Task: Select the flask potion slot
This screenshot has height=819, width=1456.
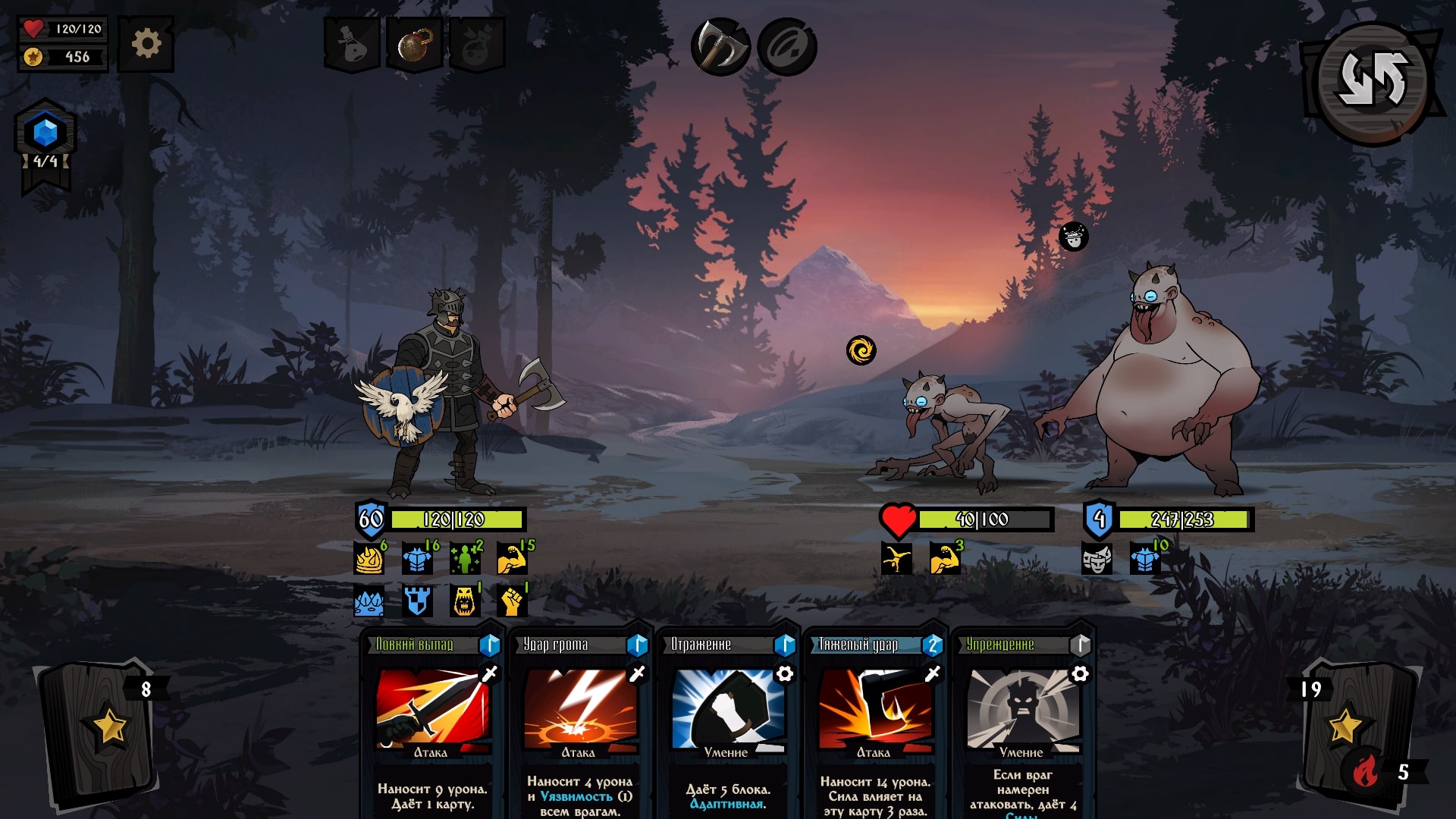Action: (352, 45)
